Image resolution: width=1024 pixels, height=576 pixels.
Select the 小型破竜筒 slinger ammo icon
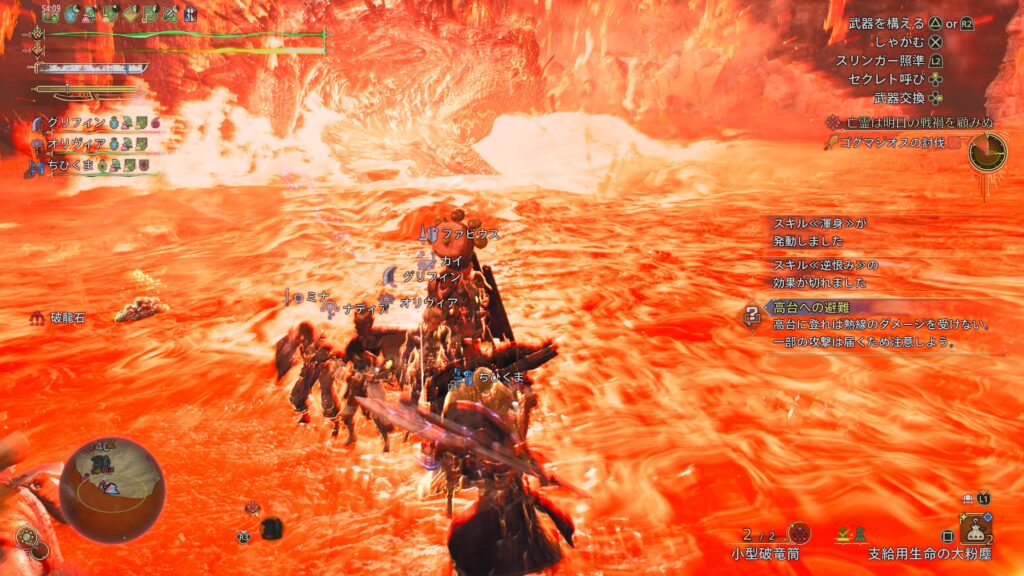[798, 533]
